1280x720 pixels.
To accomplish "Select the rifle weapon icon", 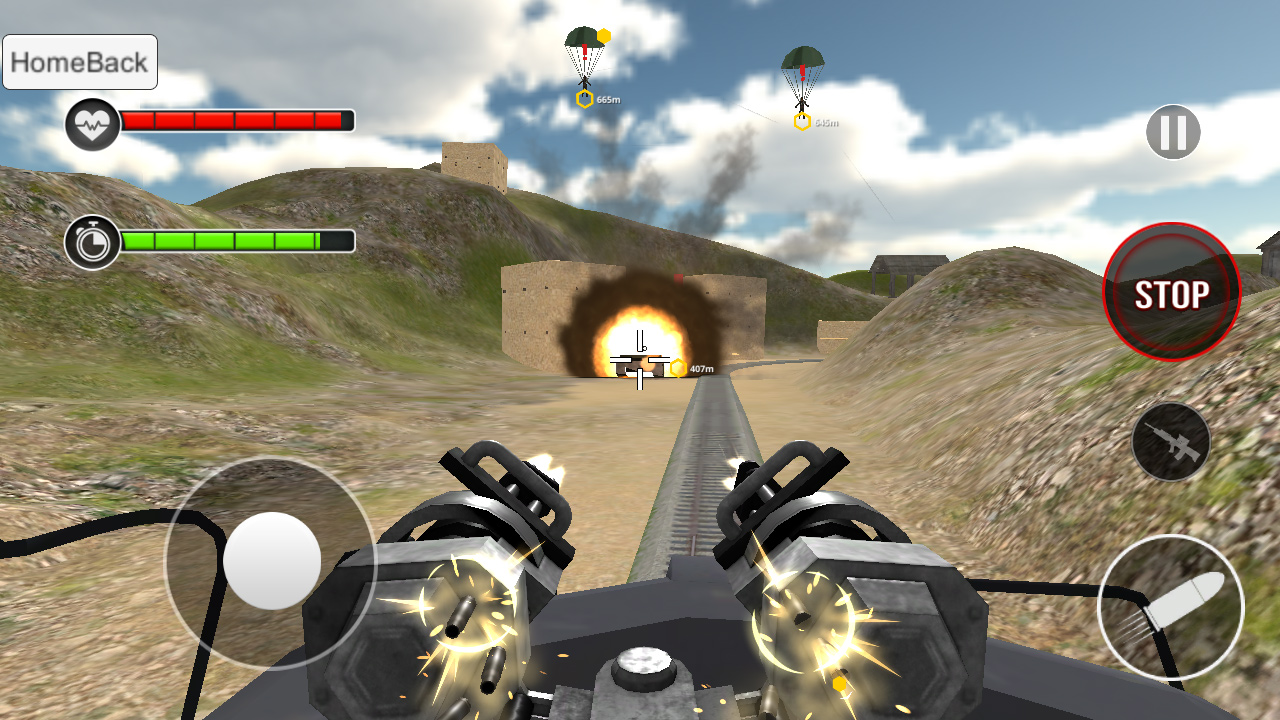I will coord(1172,440).
